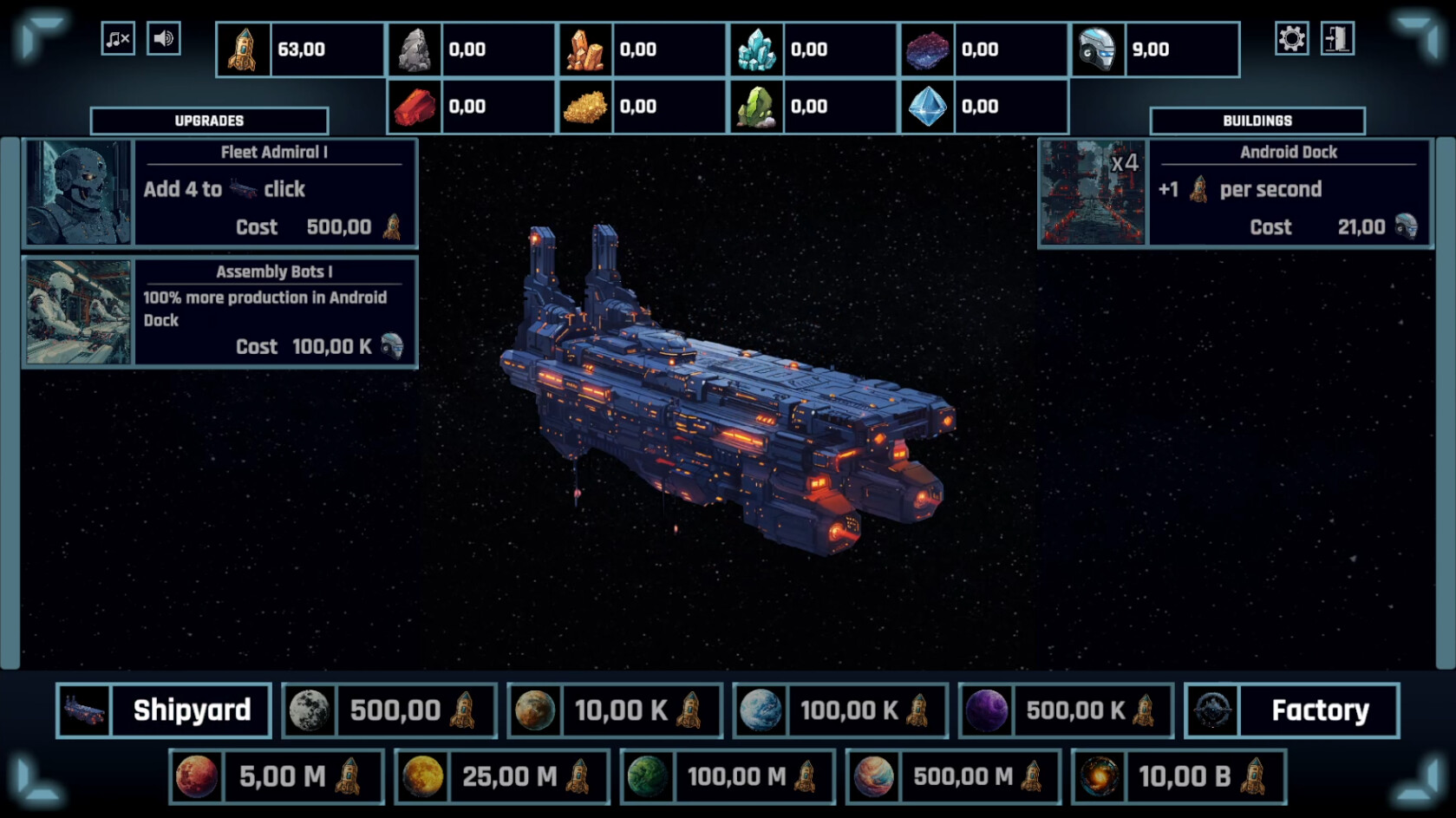Viewport: 1456px width, 818px height.
Task: Expand the Buildings panel header
Action: click(x=1257, y=121)
